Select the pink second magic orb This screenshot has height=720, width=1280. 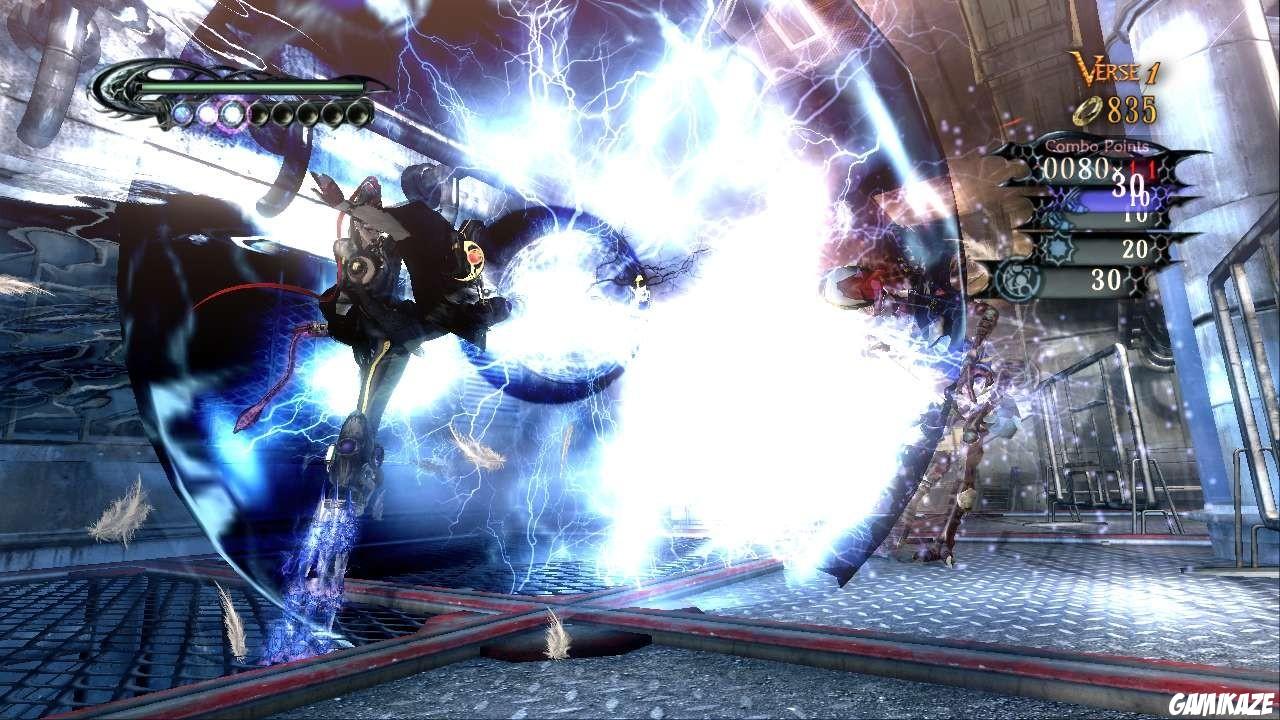(207, 114)
